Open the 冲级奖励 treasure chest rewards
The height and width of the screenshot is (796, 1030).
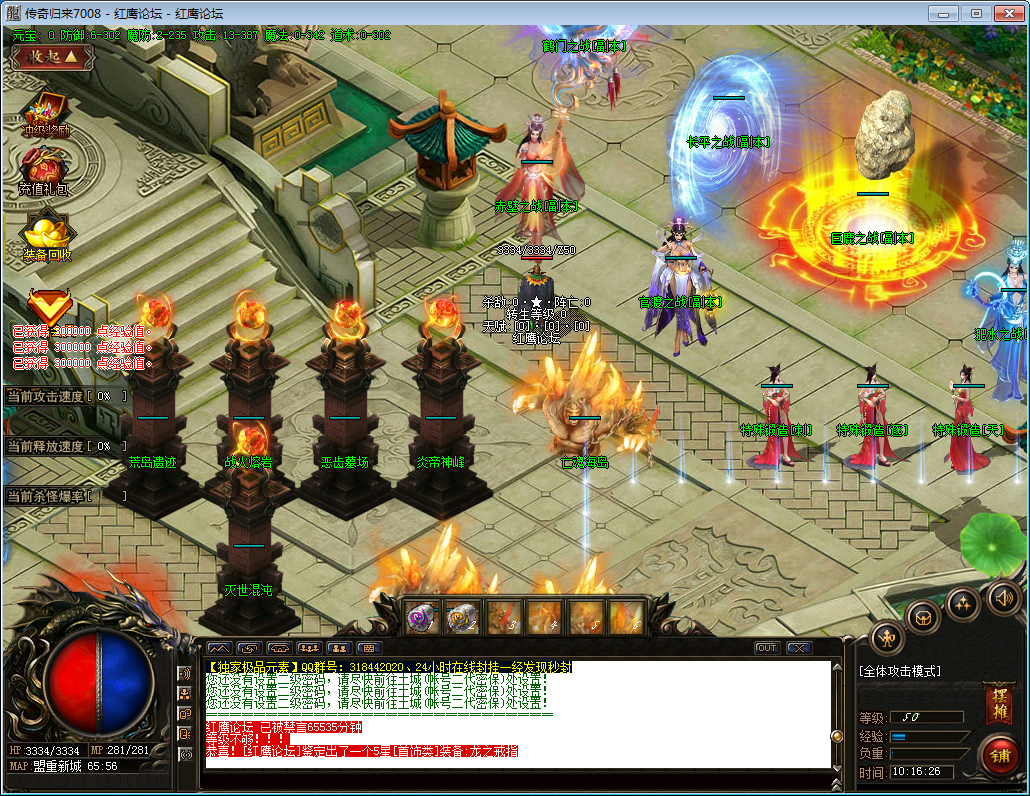[x=46, y=110]
